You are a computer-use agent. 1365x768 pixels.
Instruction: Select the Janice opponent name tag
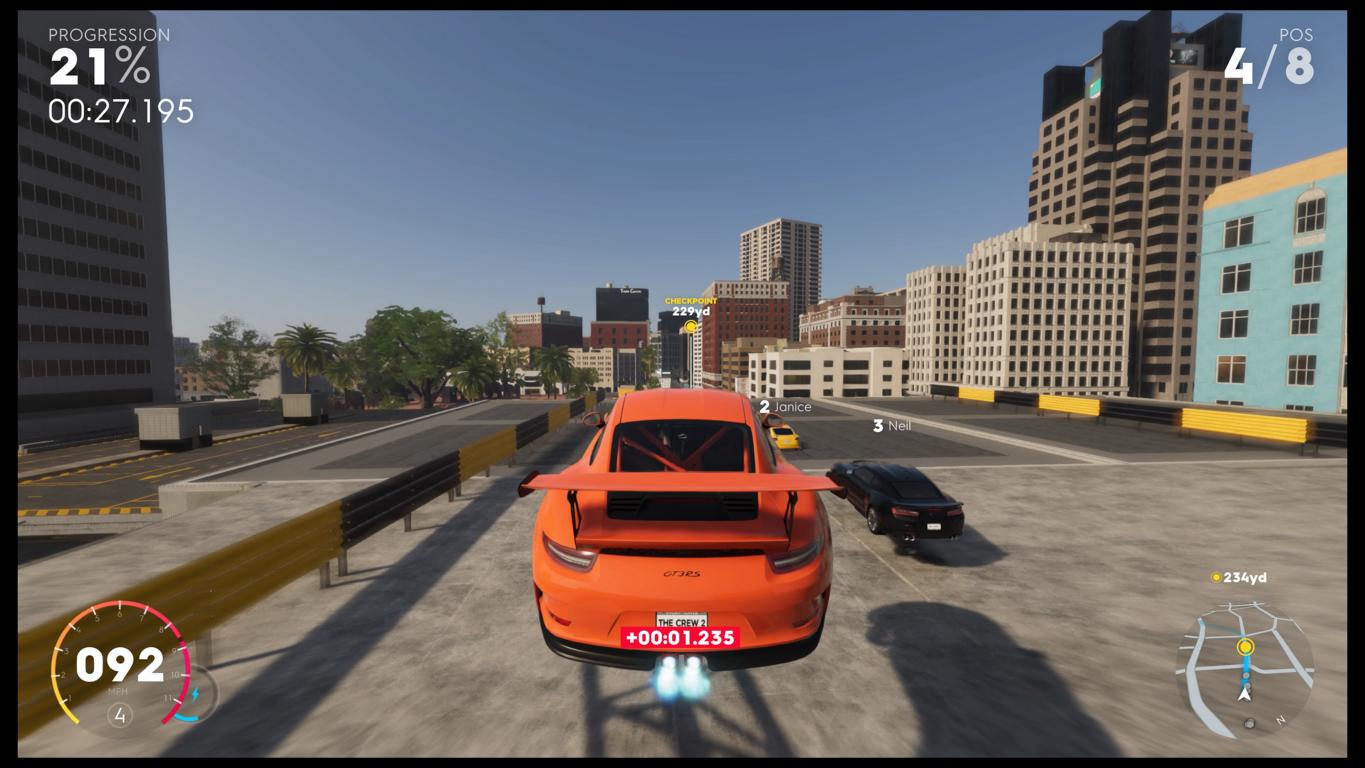tap(786, 407)
